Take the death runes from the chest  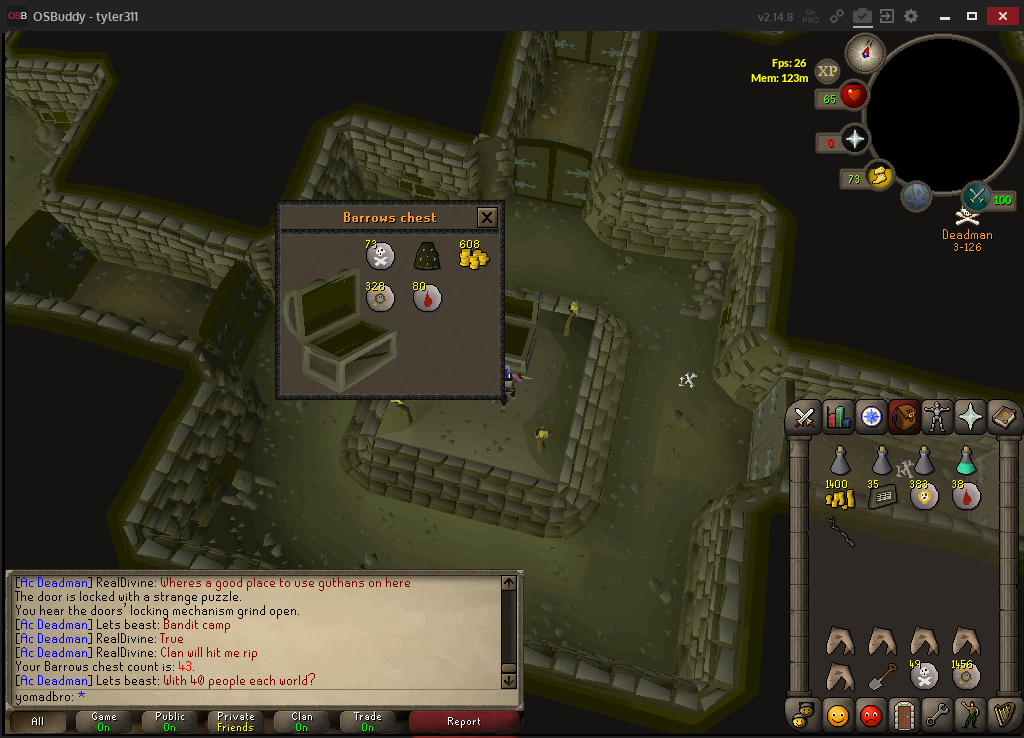pyautogui.click(x=380, y=257)
